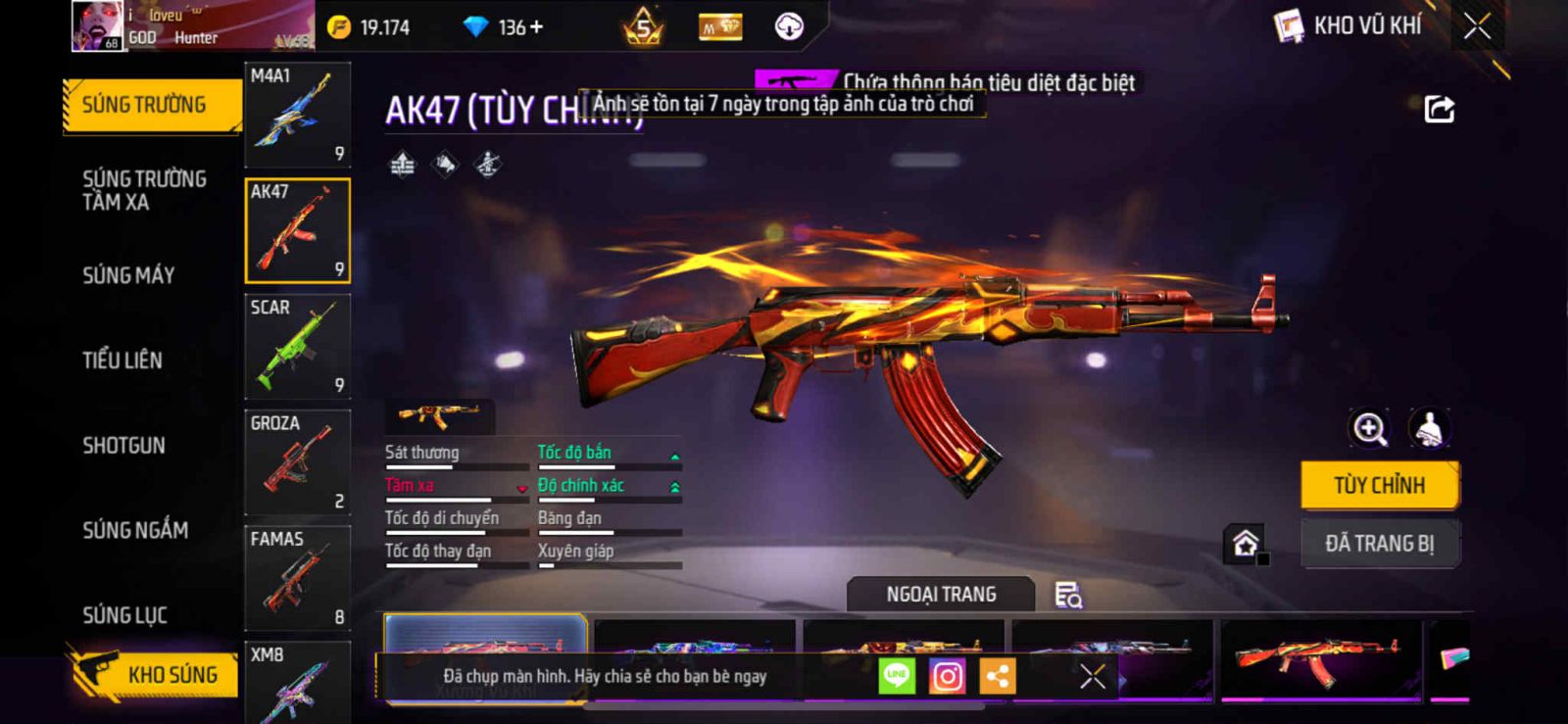The height and width of the screenshot is (724, 1568).
Task: Select the Súng Lục category
Action: coord(124,615)
